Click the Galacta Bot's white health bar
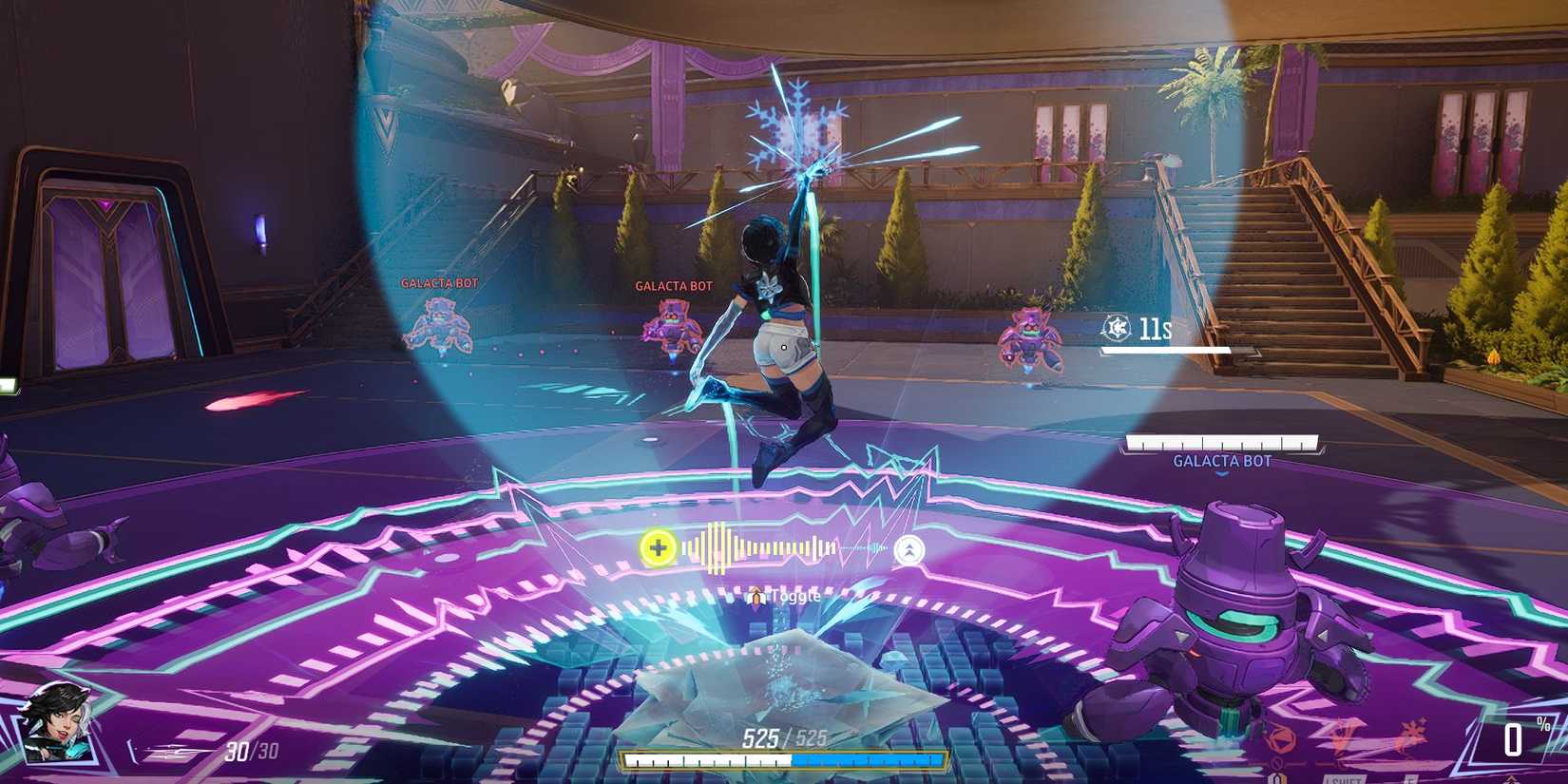Image resolution: width=1568 pixels, height=784 pixels. [x=1222, y=440]
